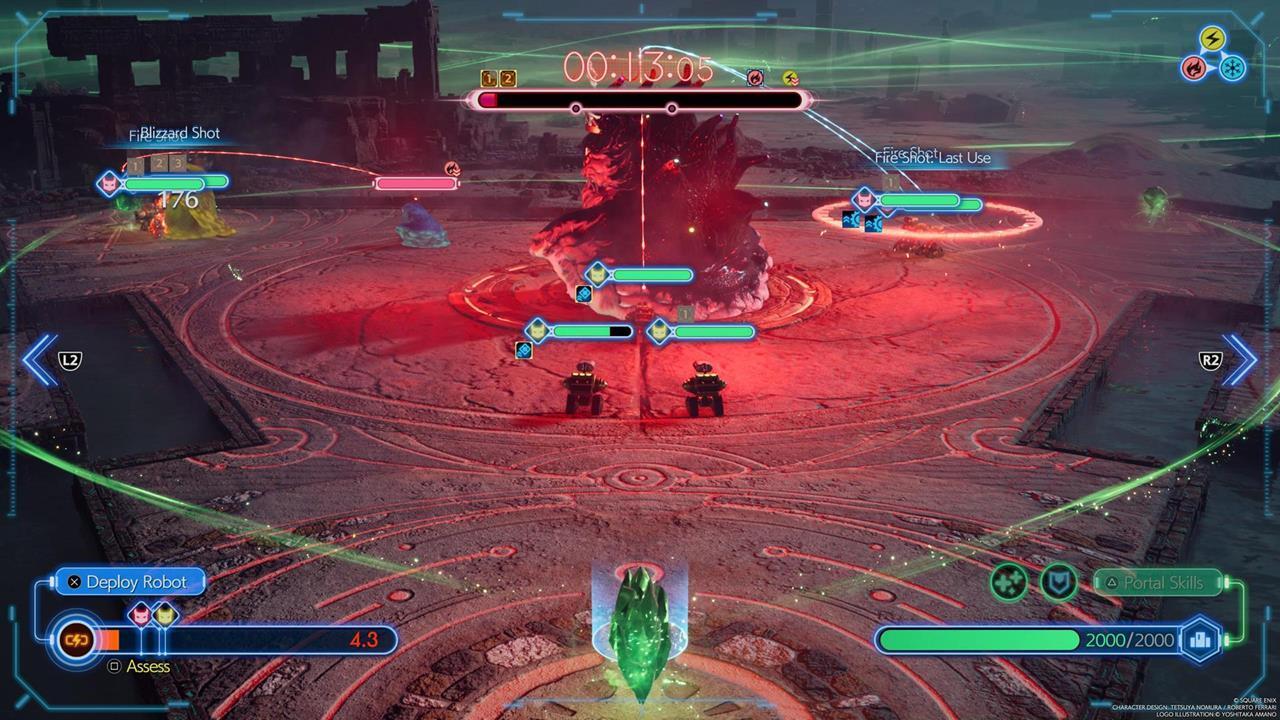Screen dimensions: 1280x720
Task: Toggle the lightning icon beside boss health bar
Action: click(x=789, y=77)
